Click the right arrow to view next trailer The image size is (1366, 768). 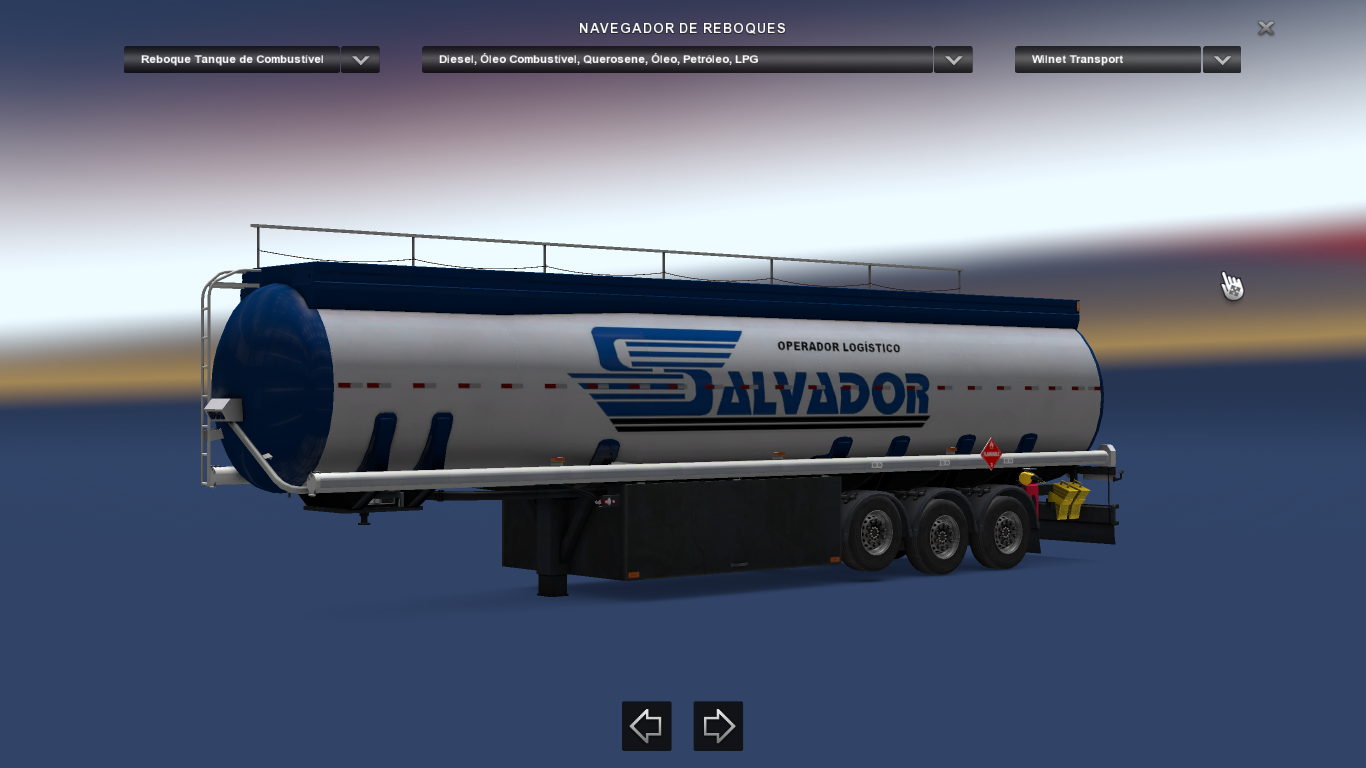pos(718,726)
